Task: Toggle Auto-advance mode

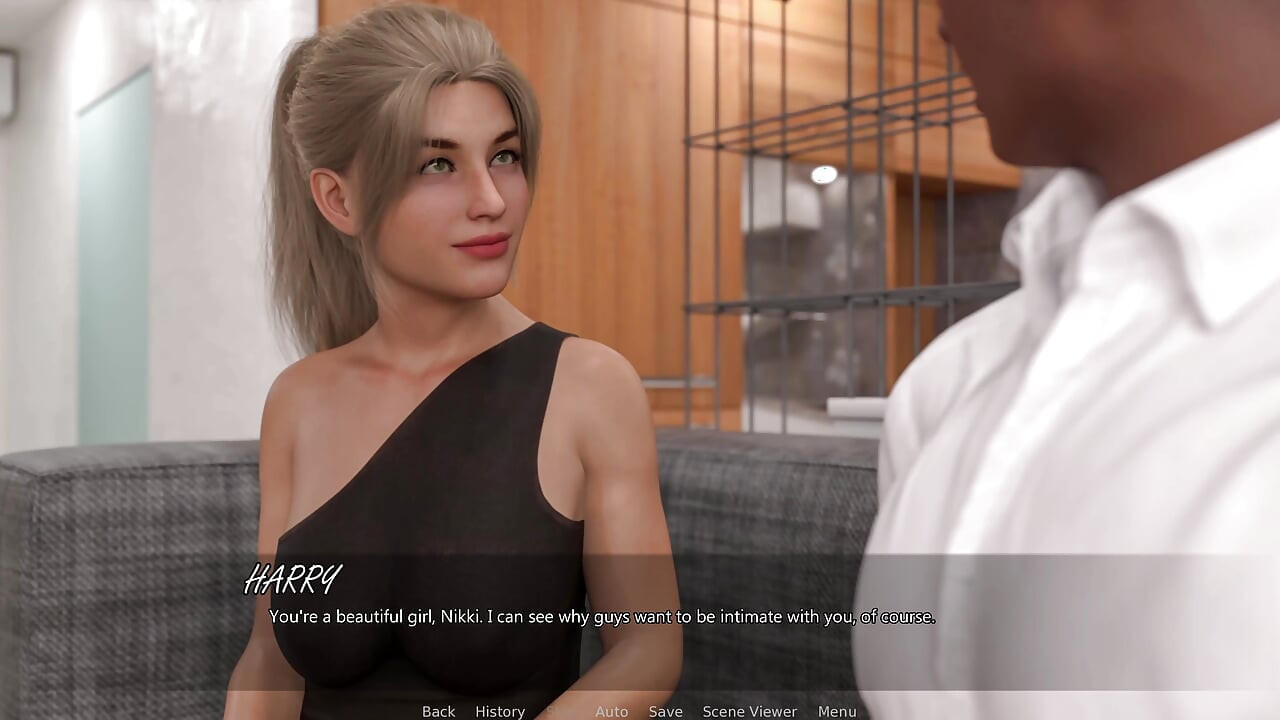Action: [x=611, y=711]
